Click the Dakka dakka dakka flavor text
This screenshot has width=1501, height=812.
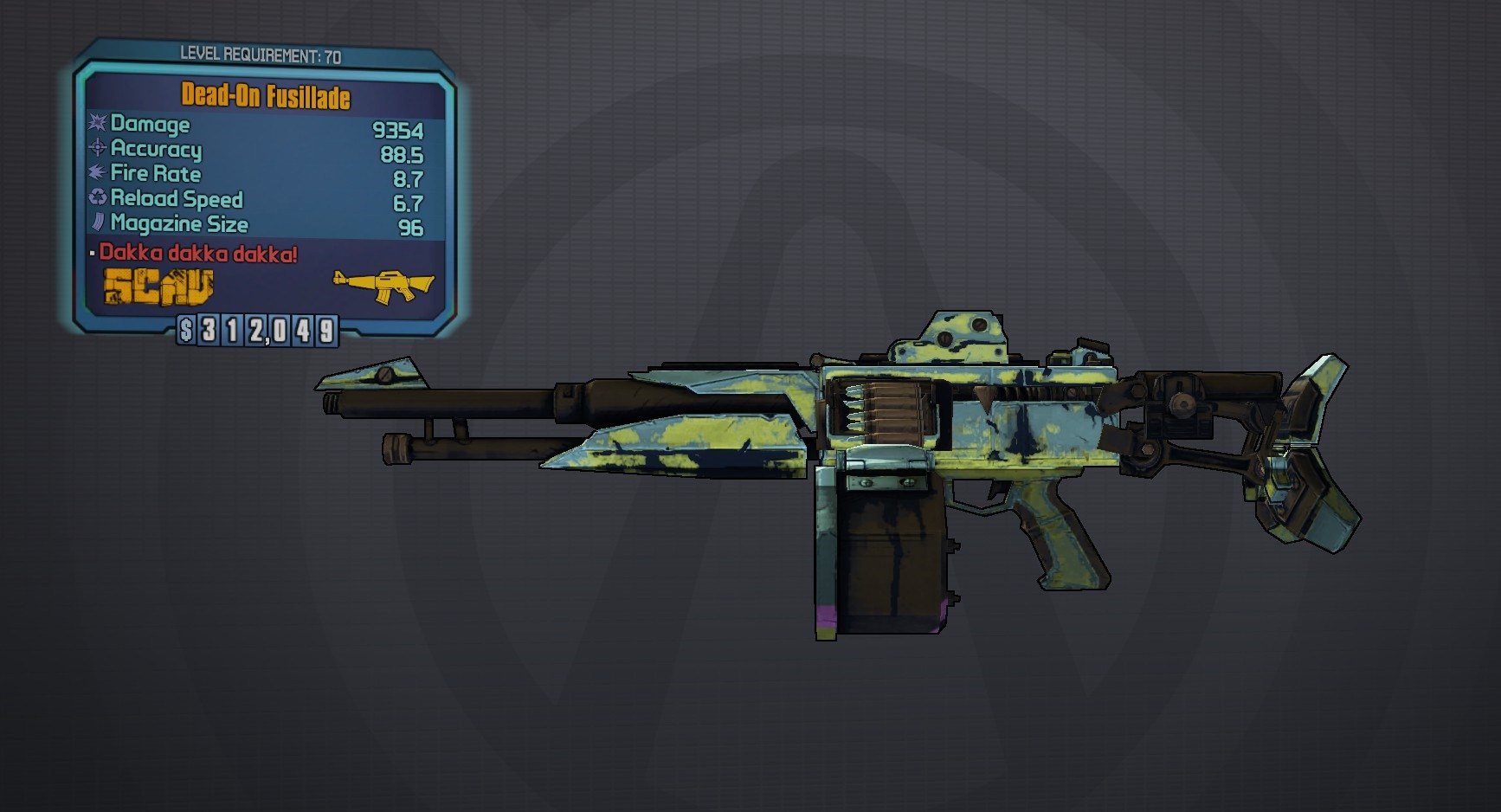[x=197, y=254]
